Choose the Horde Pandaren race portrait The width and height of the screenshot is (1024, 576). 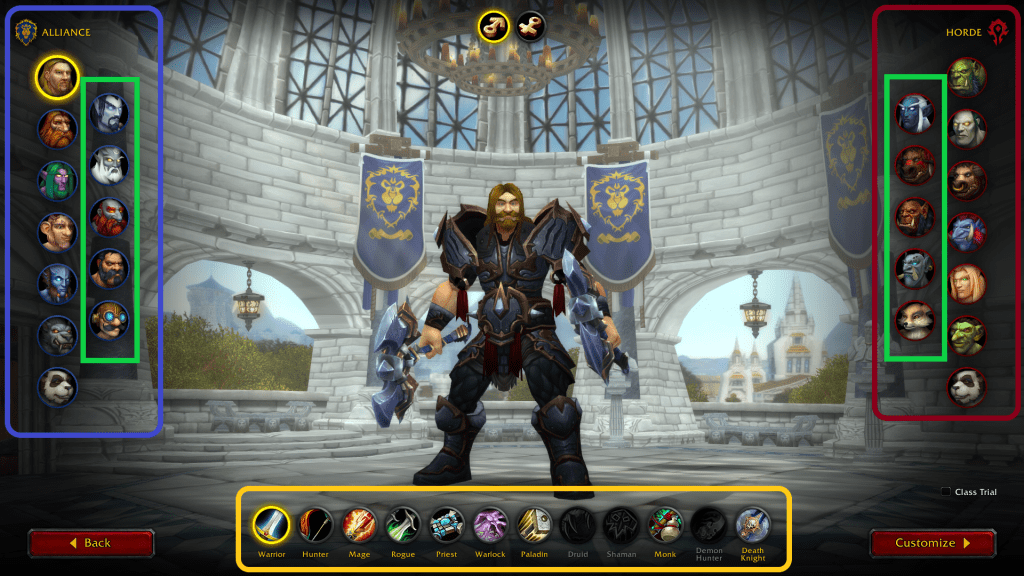967,387
